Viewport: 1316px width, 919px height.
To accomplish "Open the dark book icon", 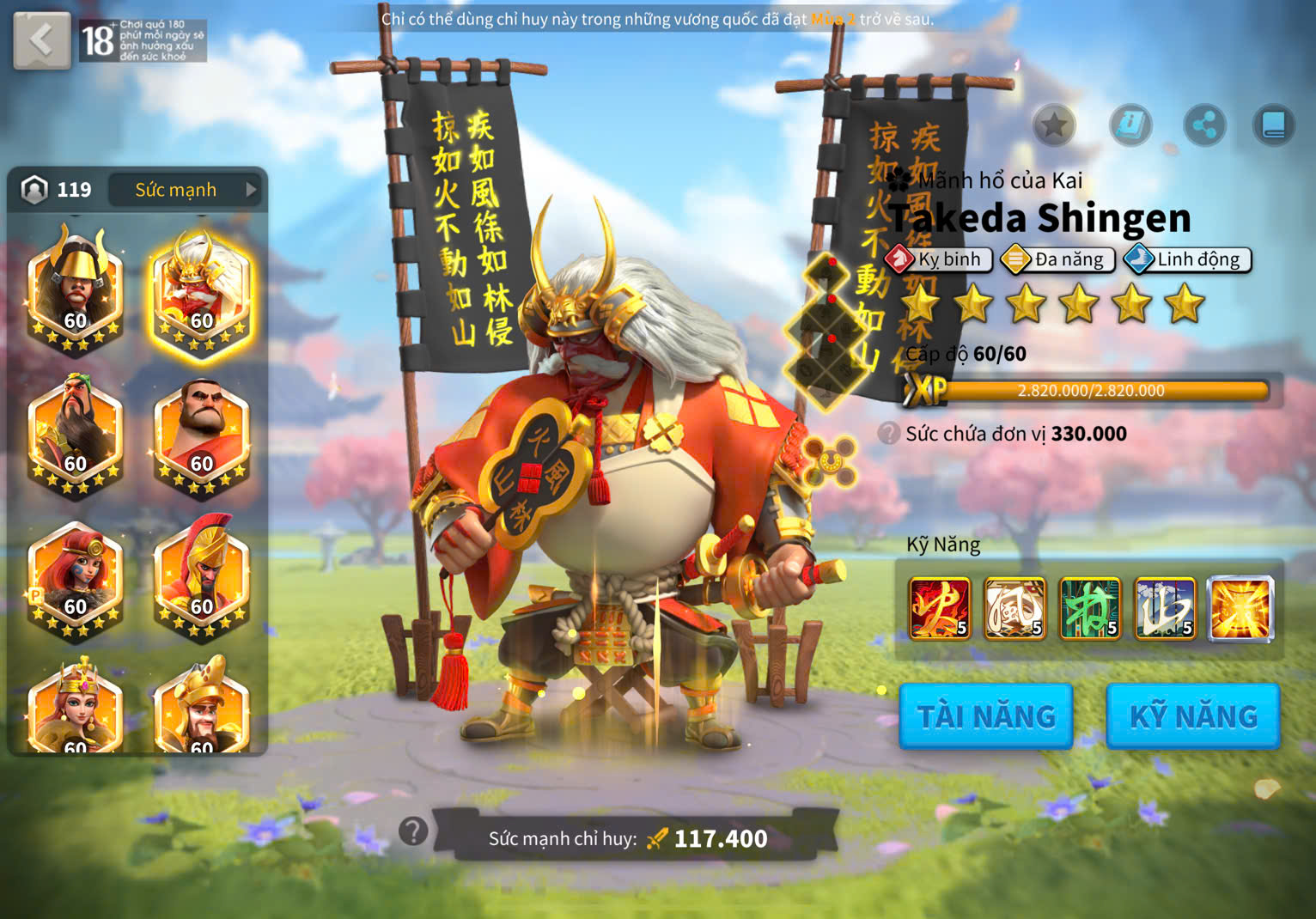I will (1273, 126).
